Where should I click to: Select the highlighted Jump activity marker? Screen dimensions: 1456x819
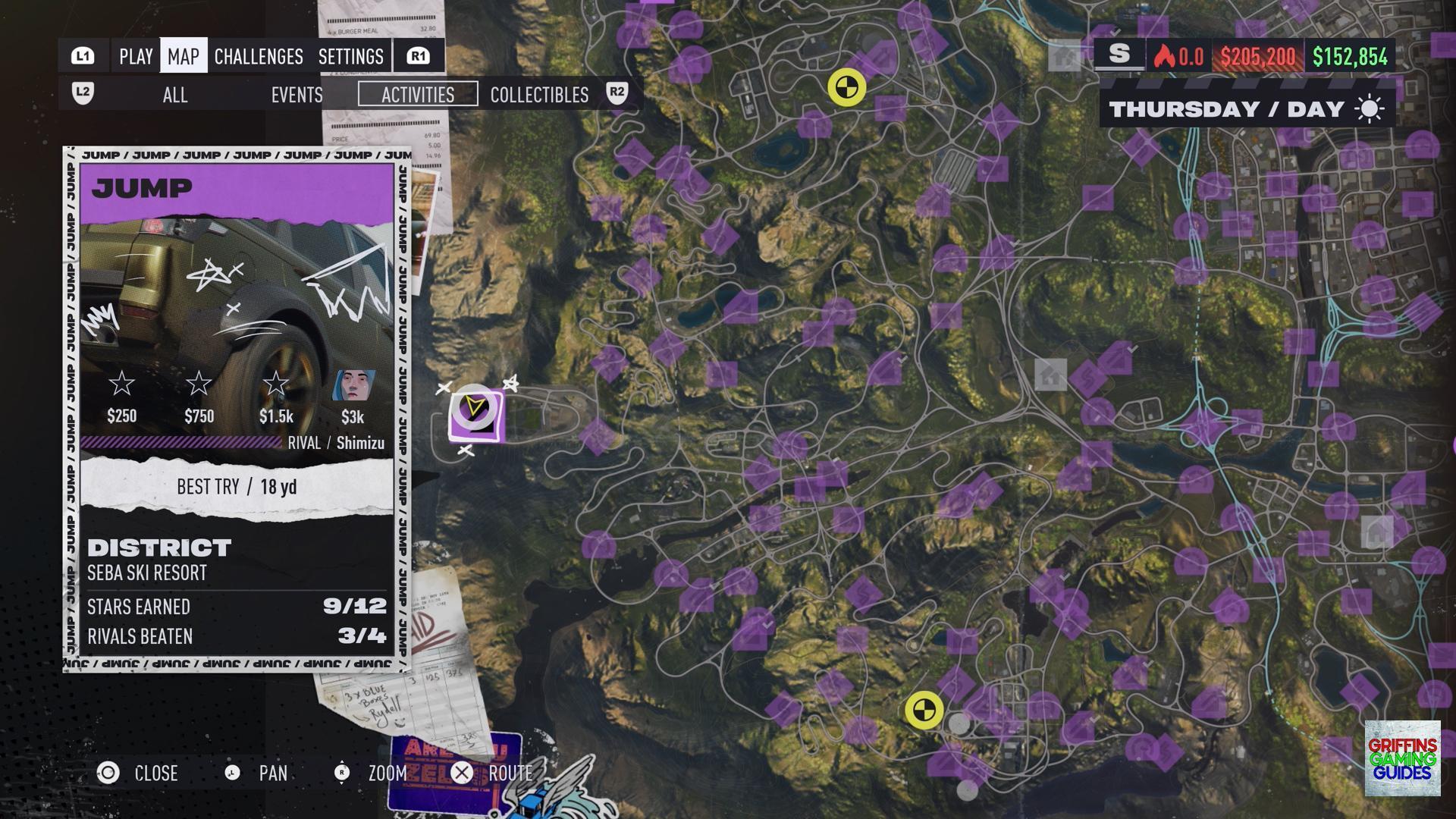click(475, 413)
